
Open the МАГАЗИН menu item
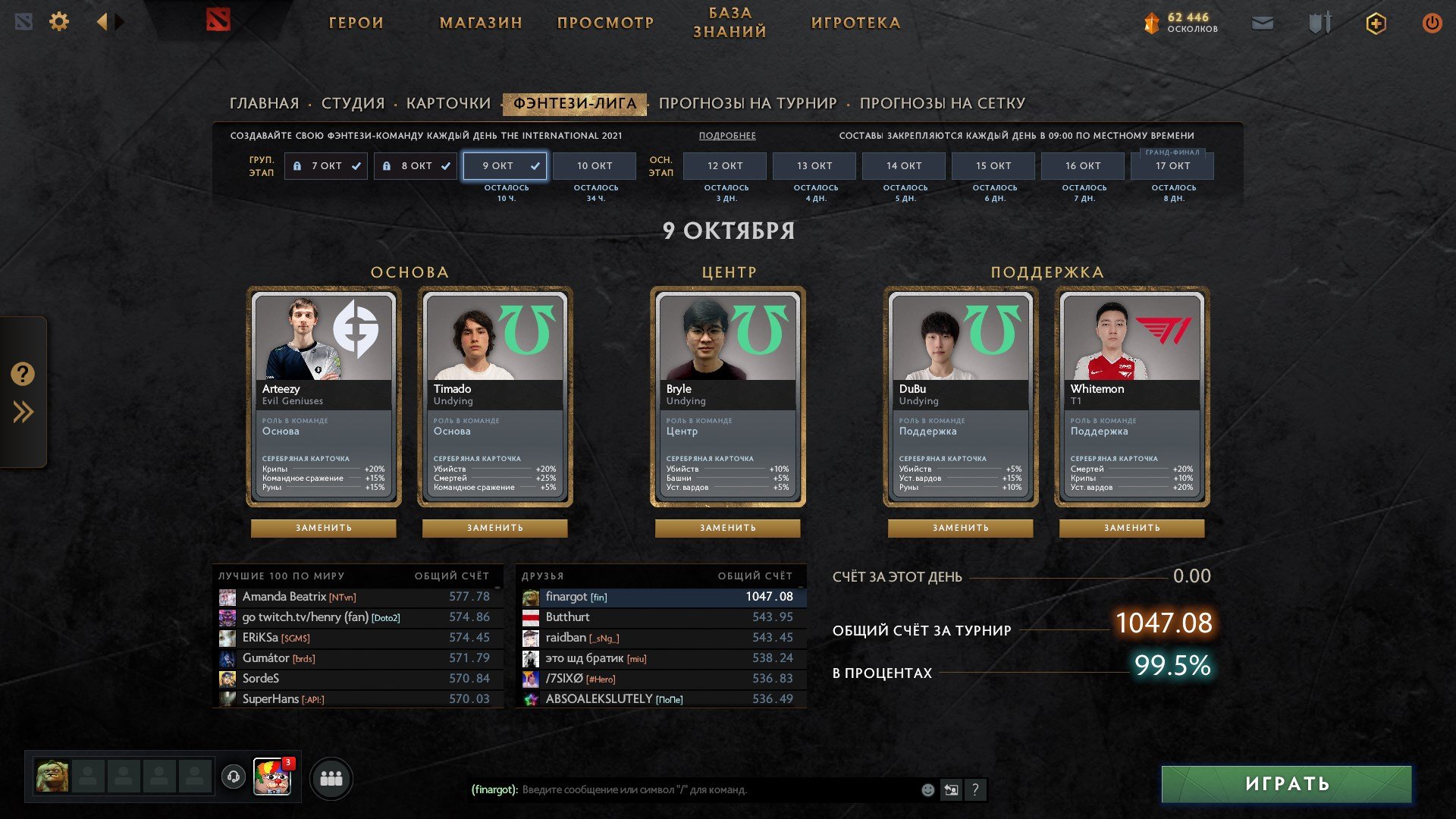click(x=482, y=23)
